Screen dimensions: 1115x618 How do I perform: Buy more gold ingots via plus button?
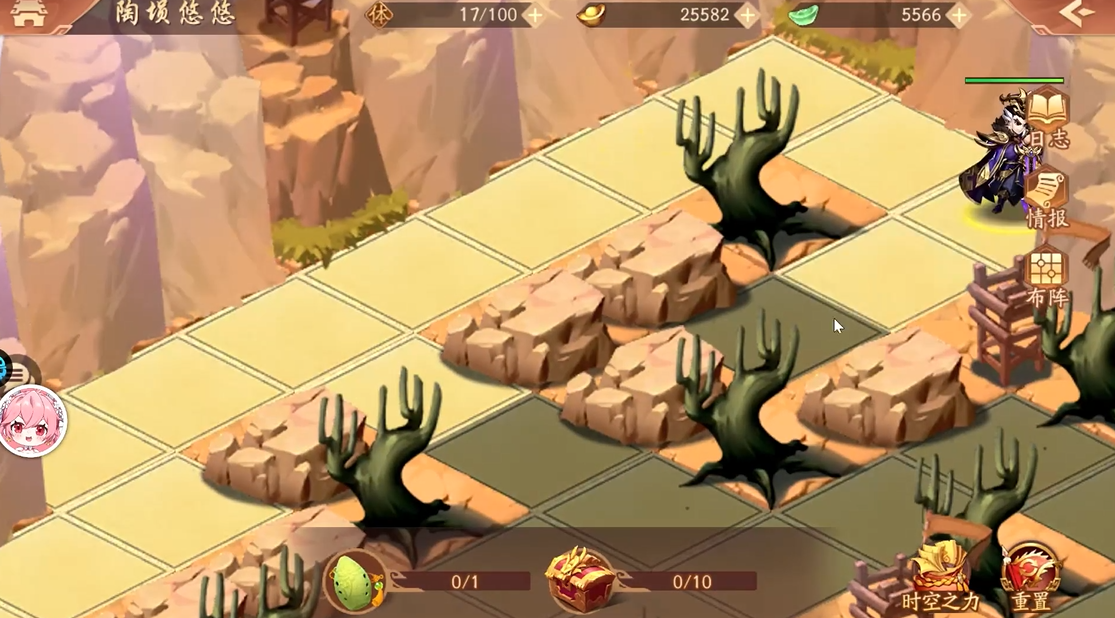746,15
